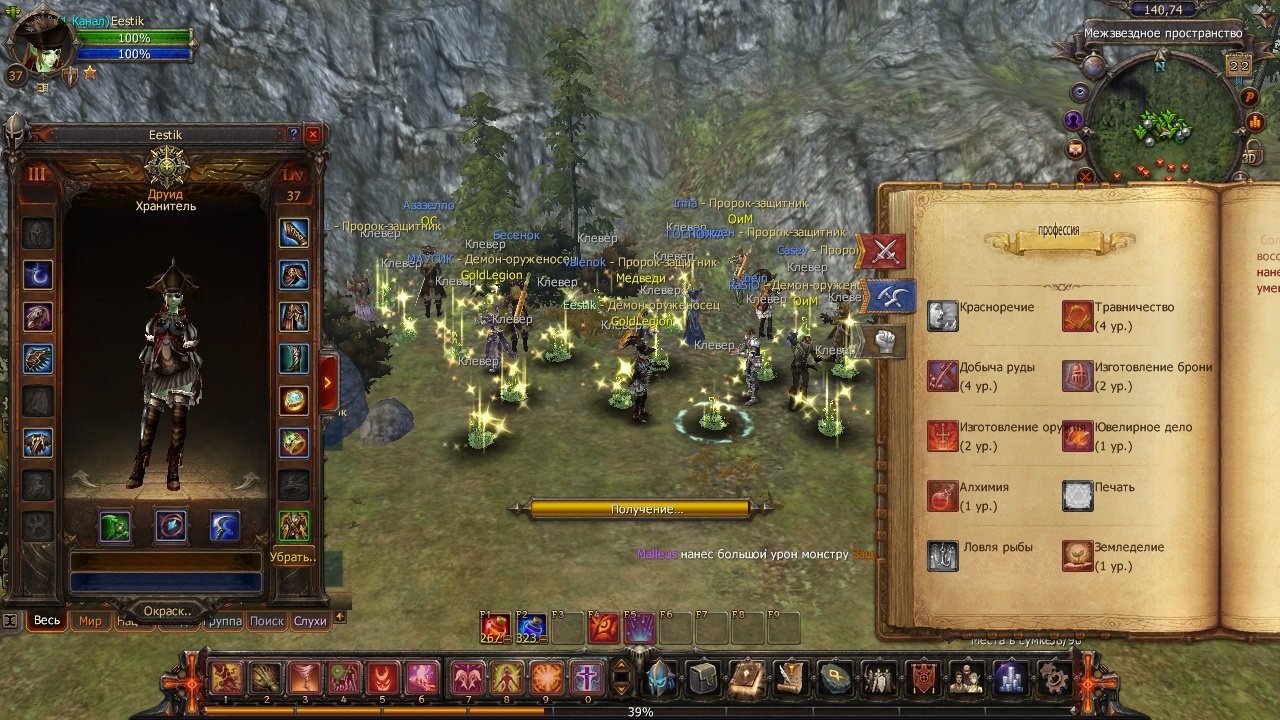This screenshot has height=720, width=1280.
Task: Close the Eestik character window
Action: [x=313, y=133]
